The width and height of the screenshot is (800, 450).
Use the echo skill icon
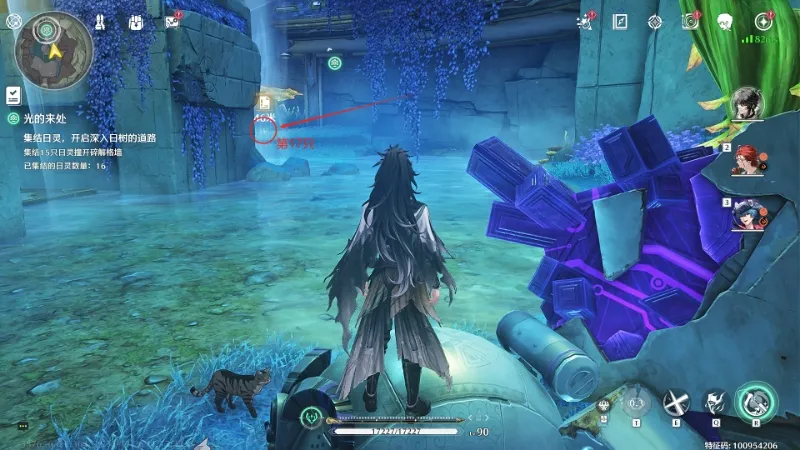pyautogui.click(x=716, y=404)
